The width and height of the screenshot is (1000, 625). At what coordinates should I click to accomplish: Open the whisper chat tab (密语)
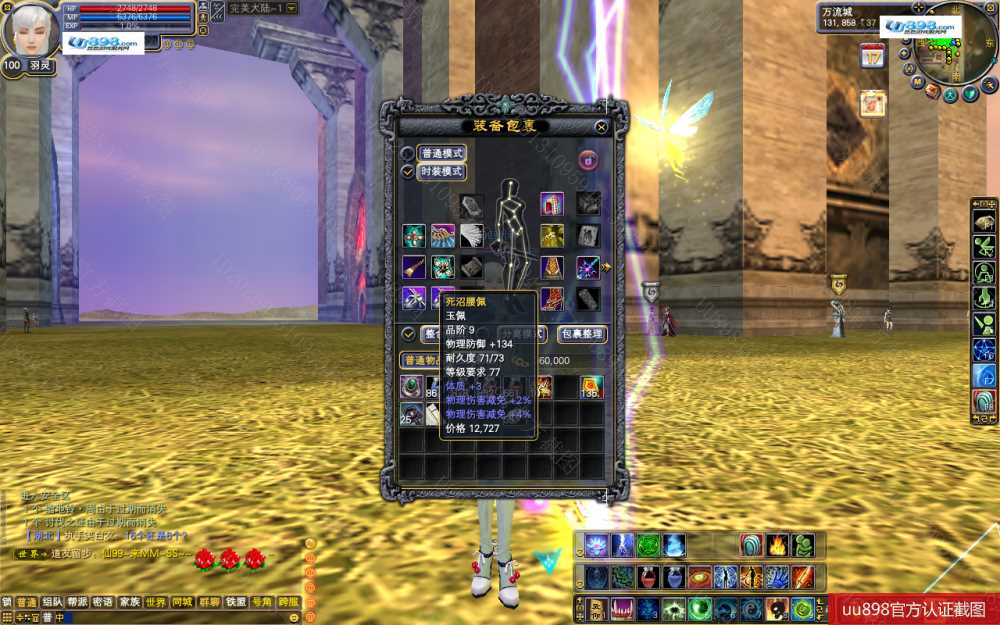(103, 603)
